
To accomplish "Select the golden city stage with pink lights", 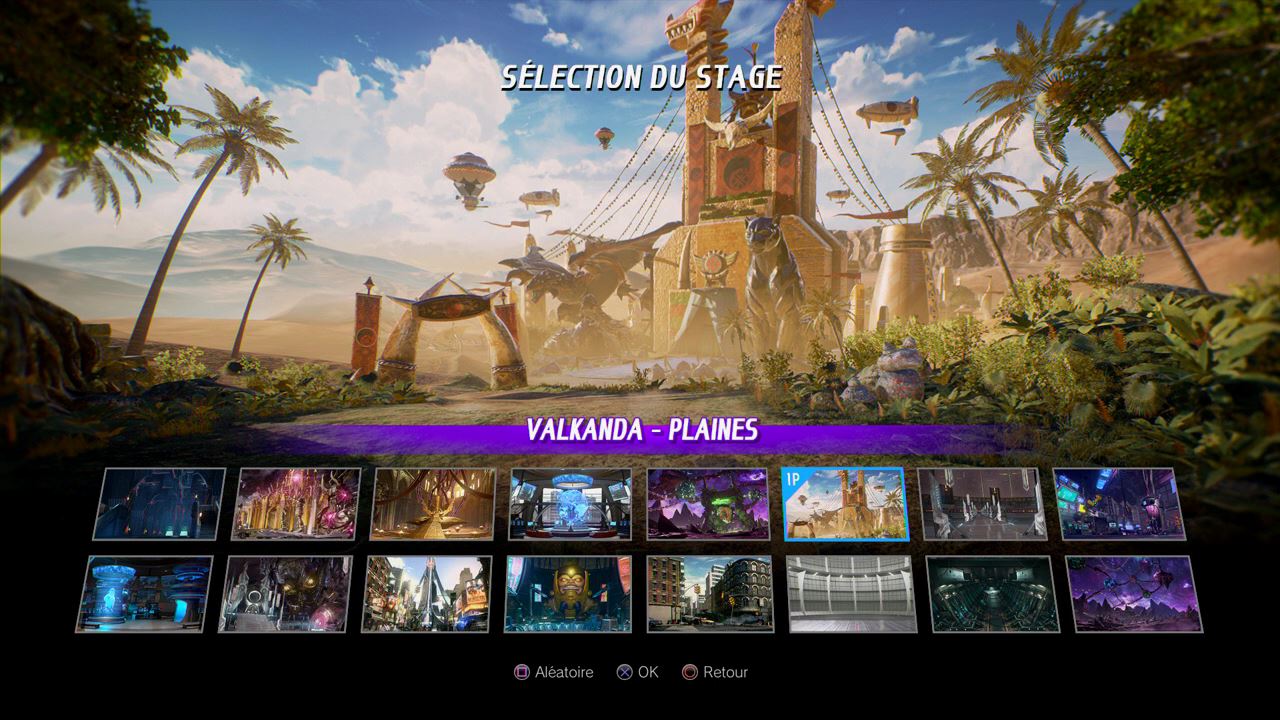I will pyautogui.click(x=297, y=504).
